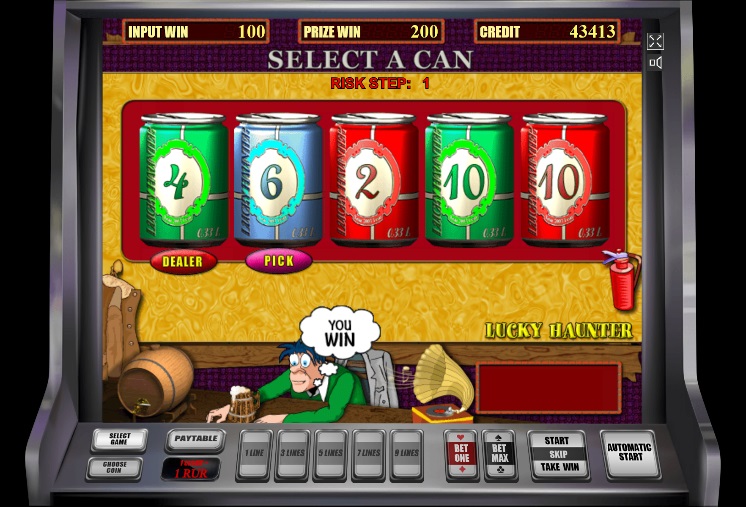746x507 pixels.
Task: Click the Start / Skip / Take Win button
Action: pos(557,454)
